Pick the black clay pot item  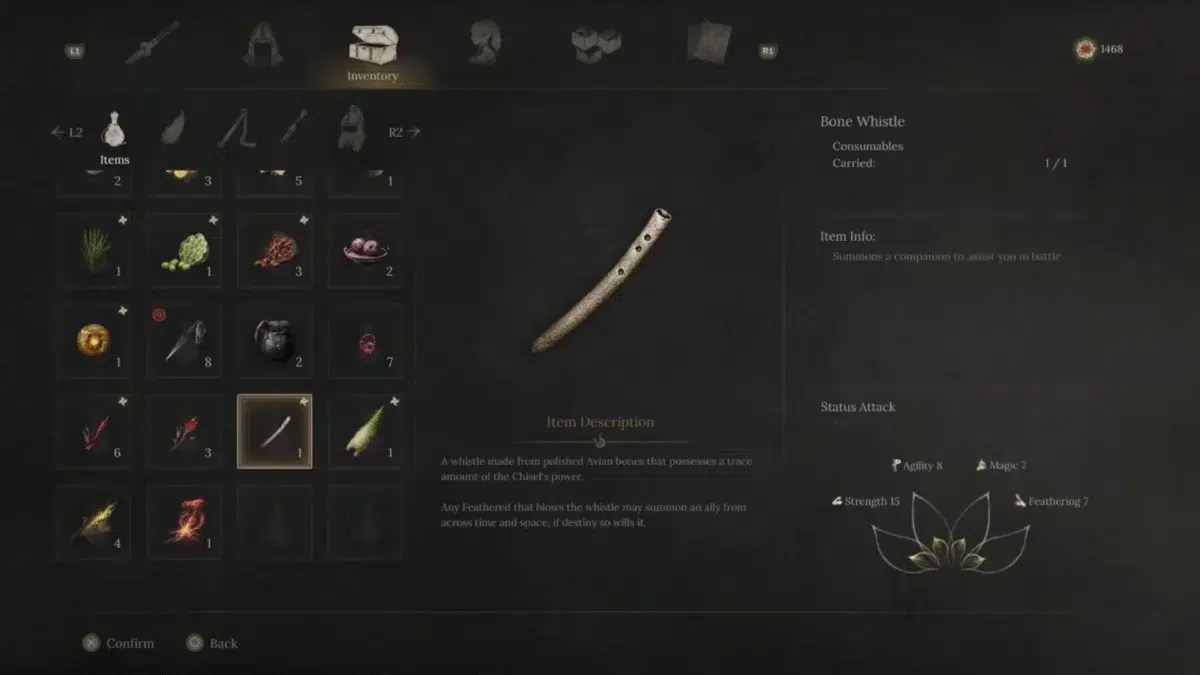point(275,341)
